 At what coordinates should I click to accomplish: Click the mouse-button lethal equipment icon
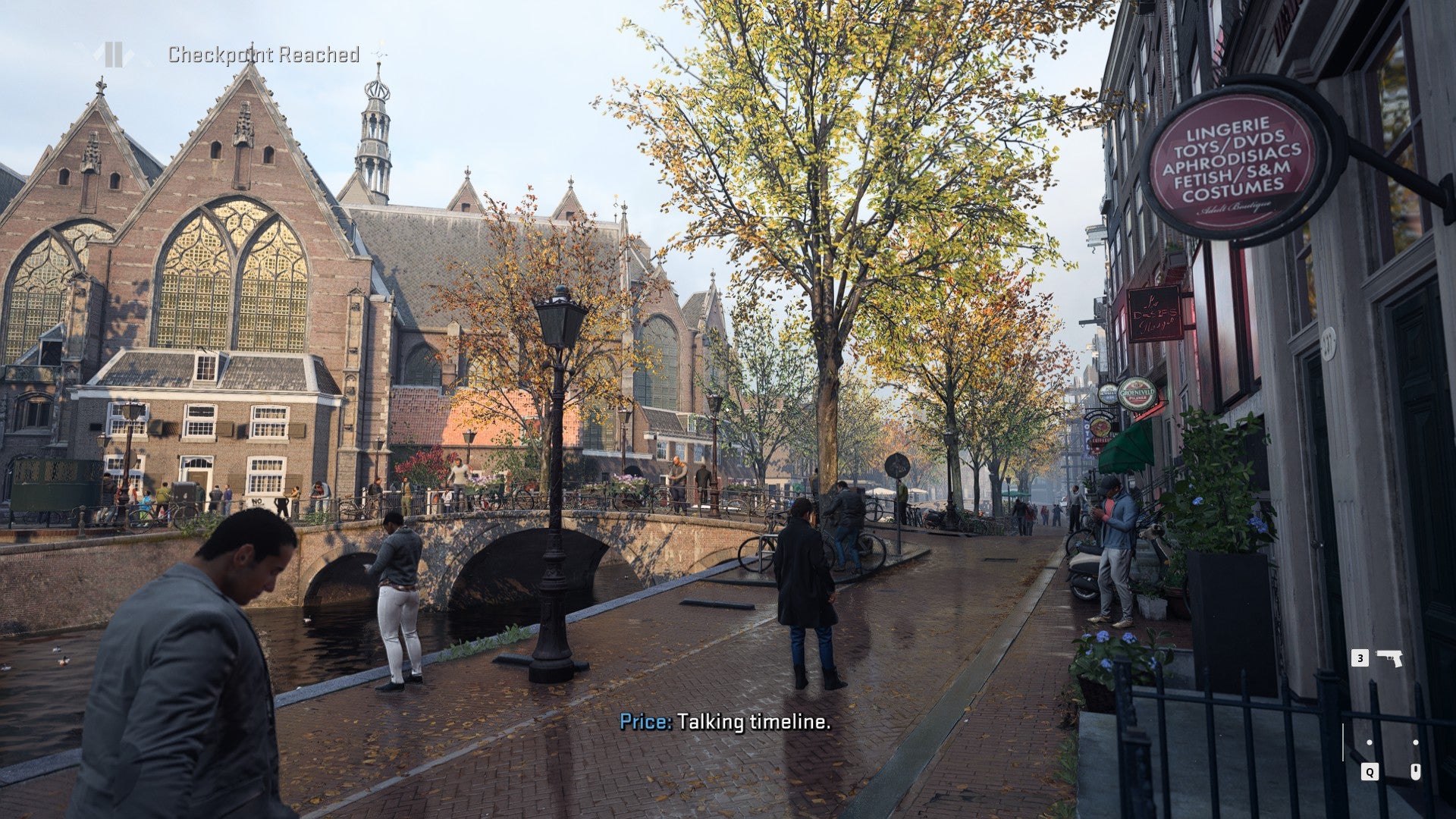point(1415,770)
